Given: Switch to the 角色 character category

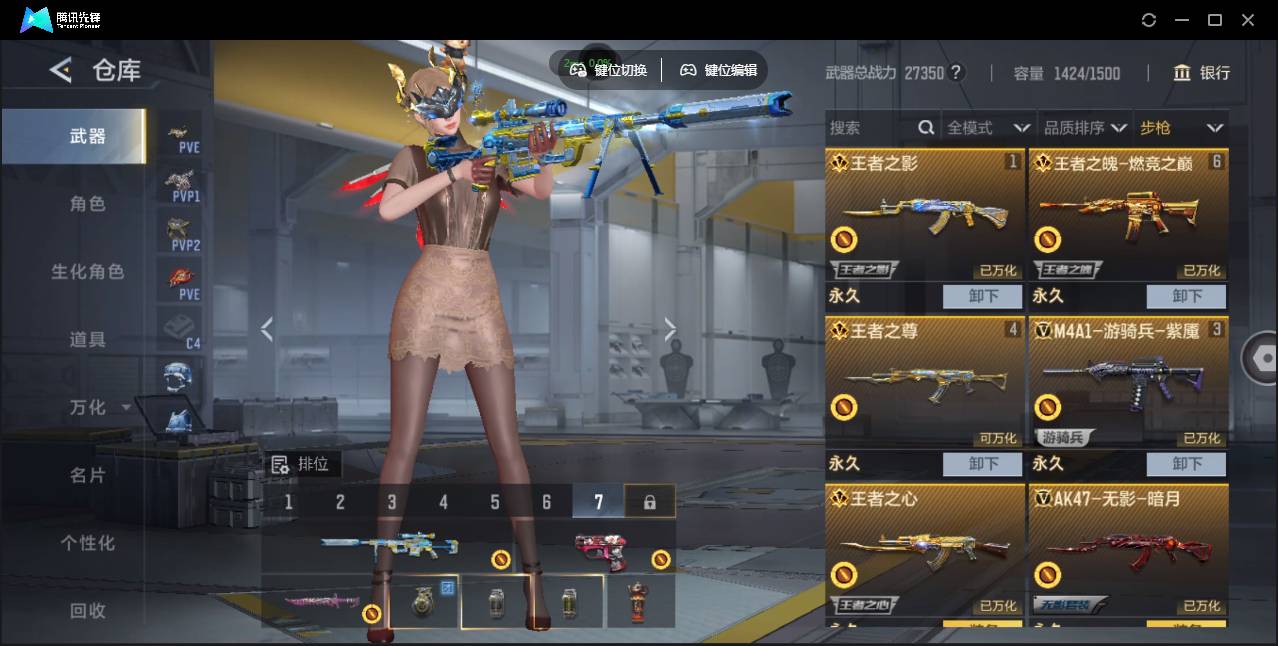Looking at the screenshot, I should tap(87, 204).
